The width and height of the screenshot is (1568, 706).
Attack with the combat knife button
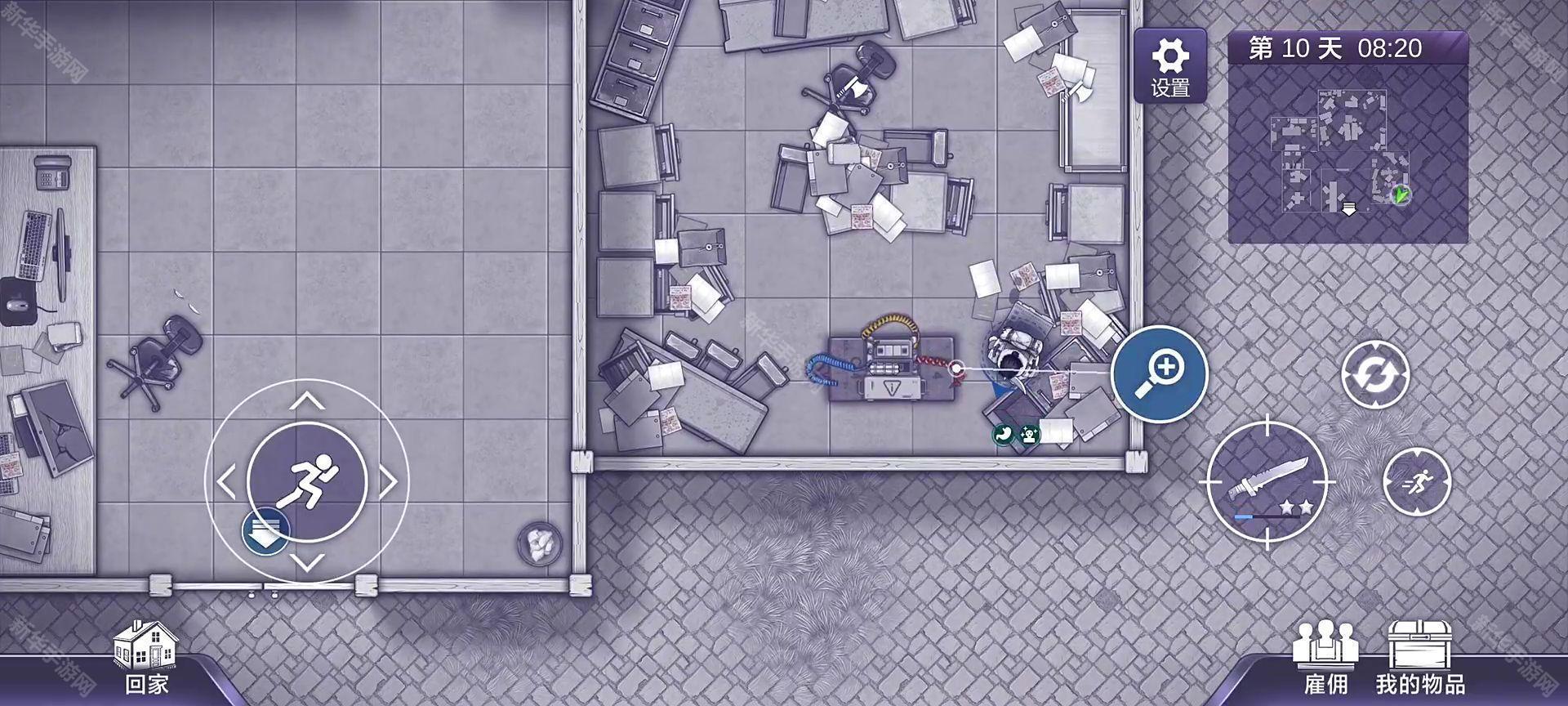click(x=1267, y=484)
